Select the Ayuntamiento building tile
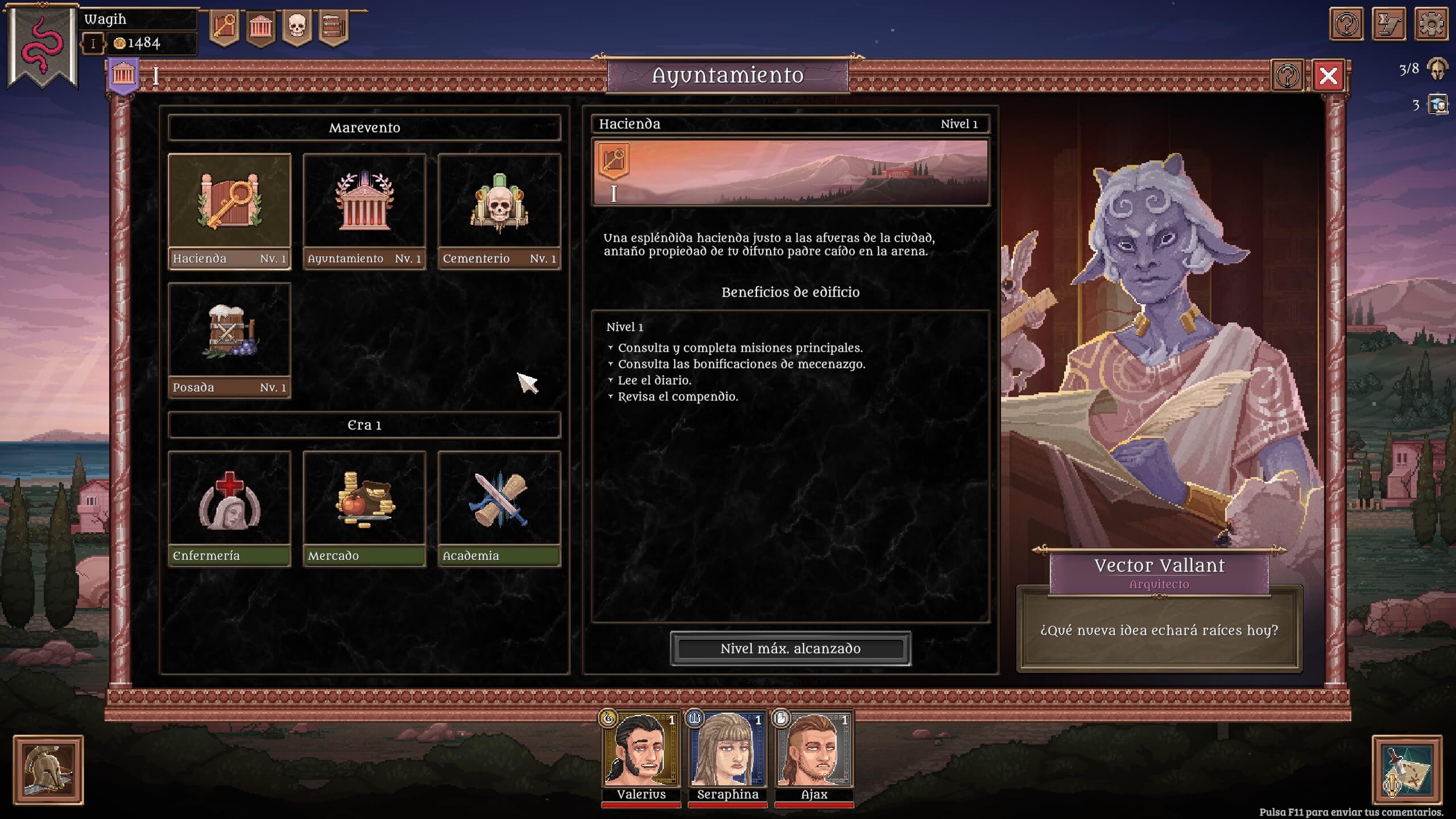 point(364,211)
